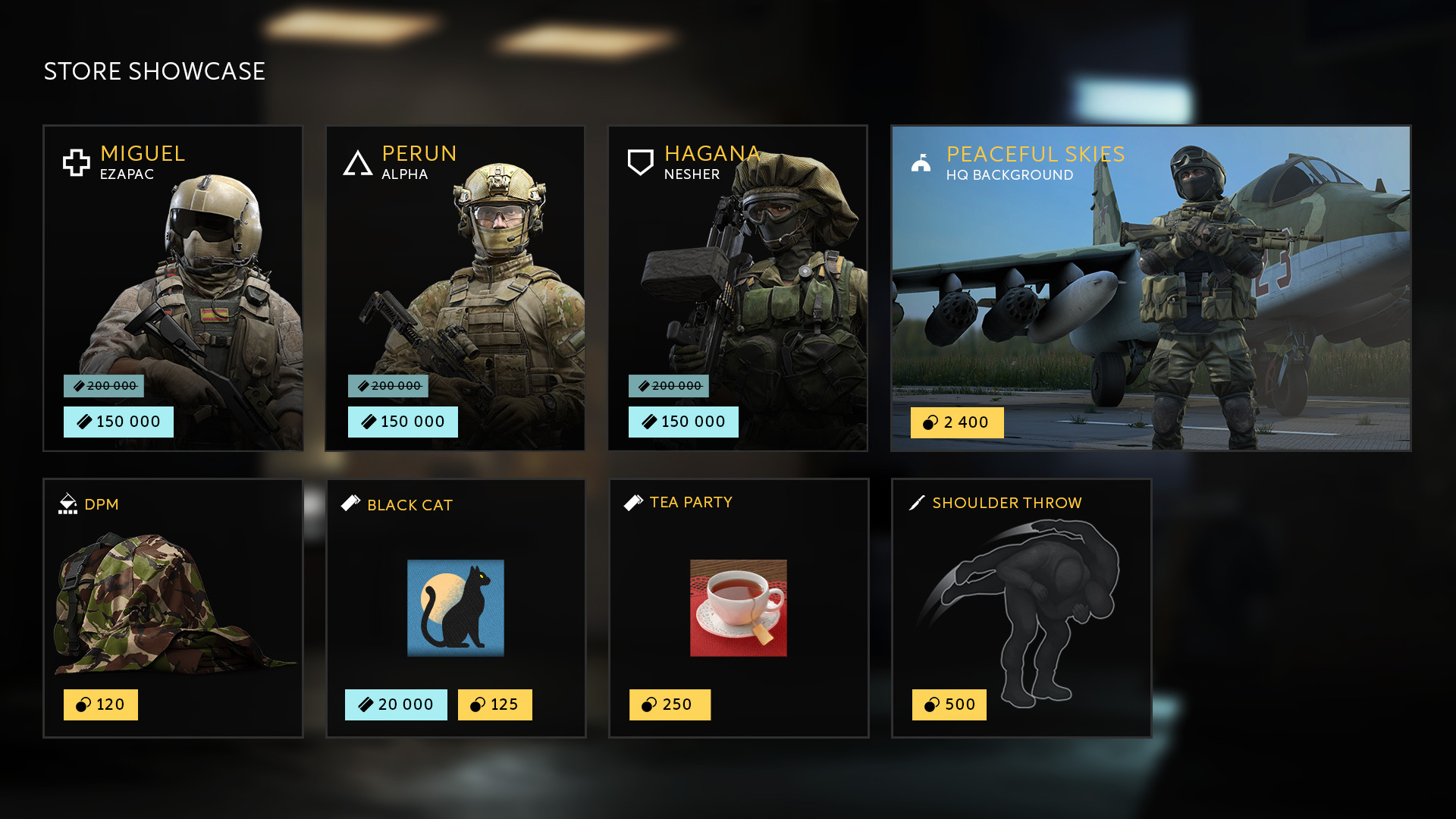Buy Shoulder Throw for 500 gold
Screen dimensions: 1456x819
(x=949, y=704)
